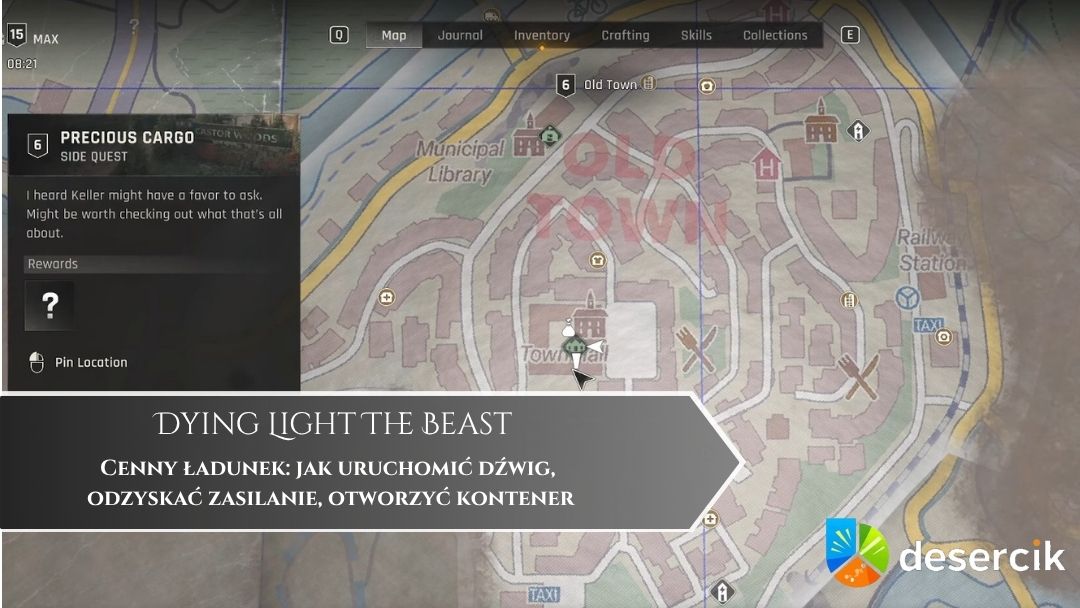Open the Inventory tab

point(541,35)
